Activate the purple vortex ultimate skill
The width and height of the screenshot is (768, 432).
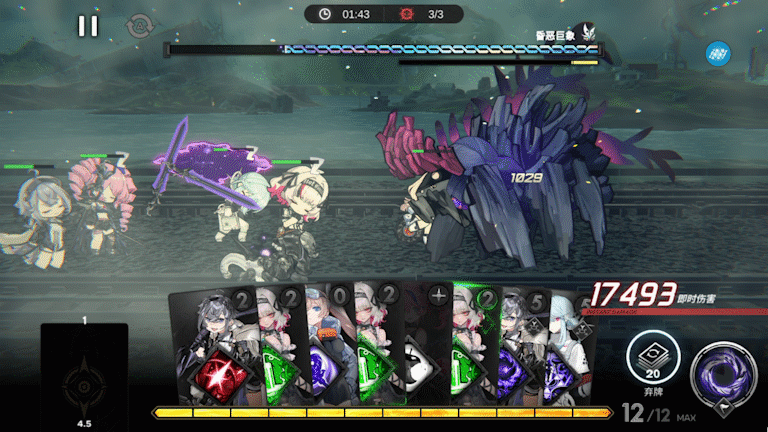click(x=723, y=372)
